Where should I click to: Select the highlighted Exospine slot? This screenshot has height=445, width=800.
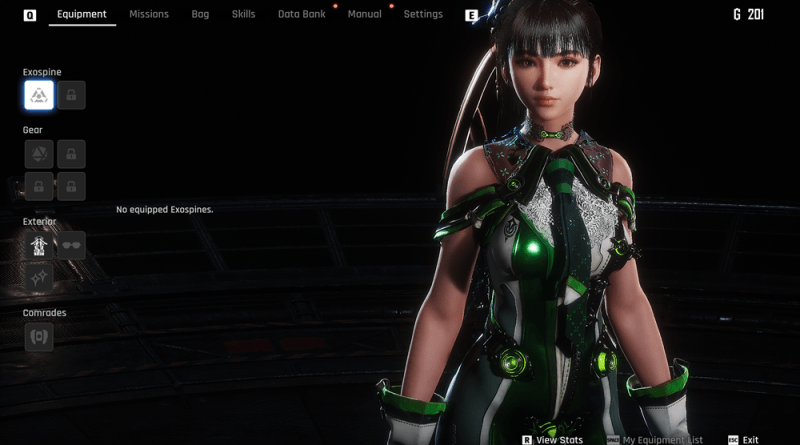pos(39,95)
